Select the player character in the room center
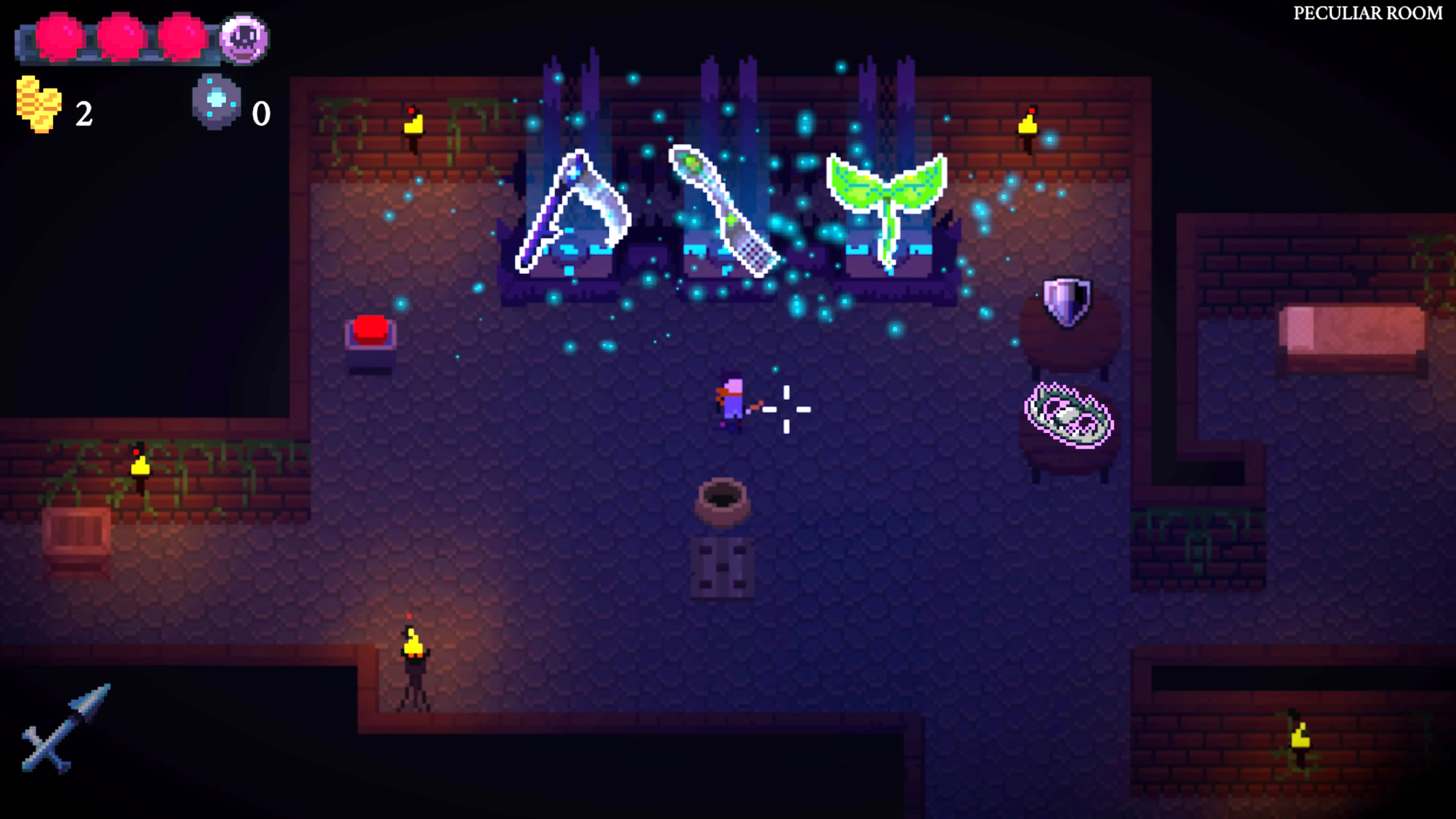Viewport: 1456px width, 819px height. coord(729,410)
